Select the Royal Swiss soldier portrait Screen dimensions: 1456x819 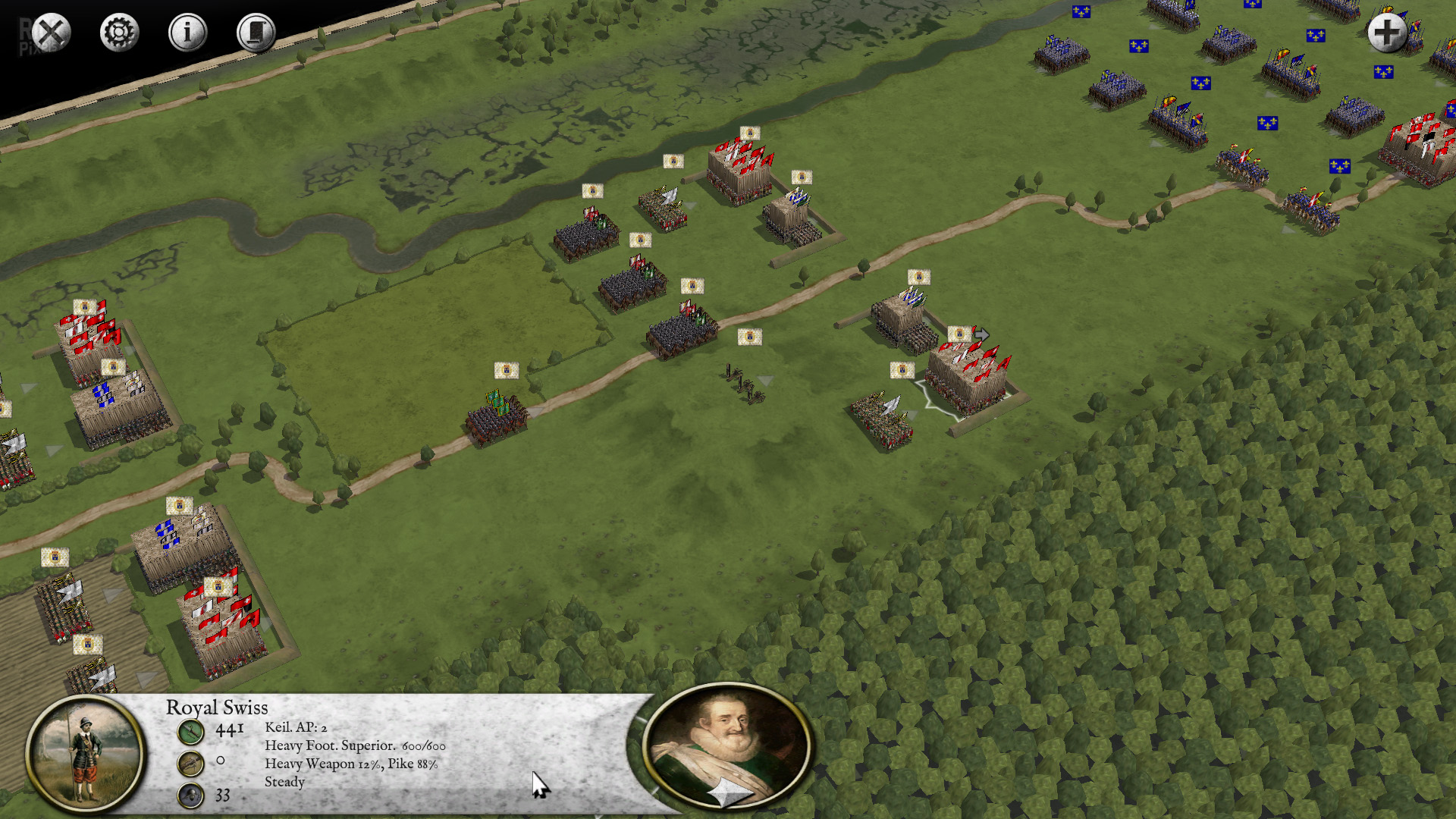[x=85, y=752]
